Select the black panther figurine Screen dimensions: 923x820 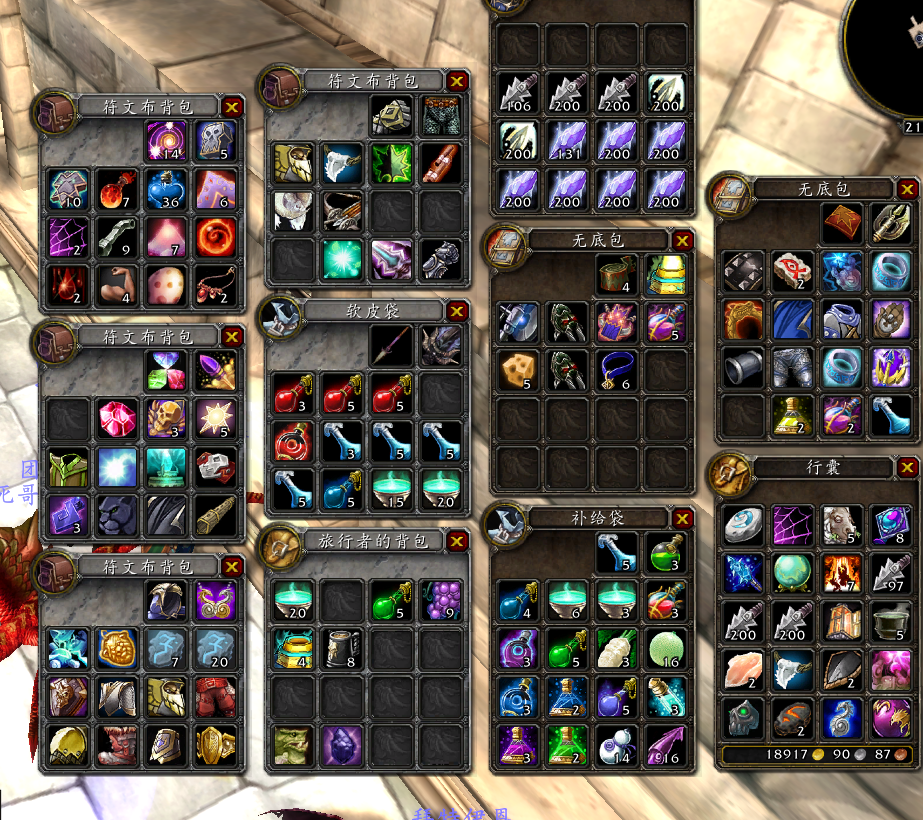116,515
